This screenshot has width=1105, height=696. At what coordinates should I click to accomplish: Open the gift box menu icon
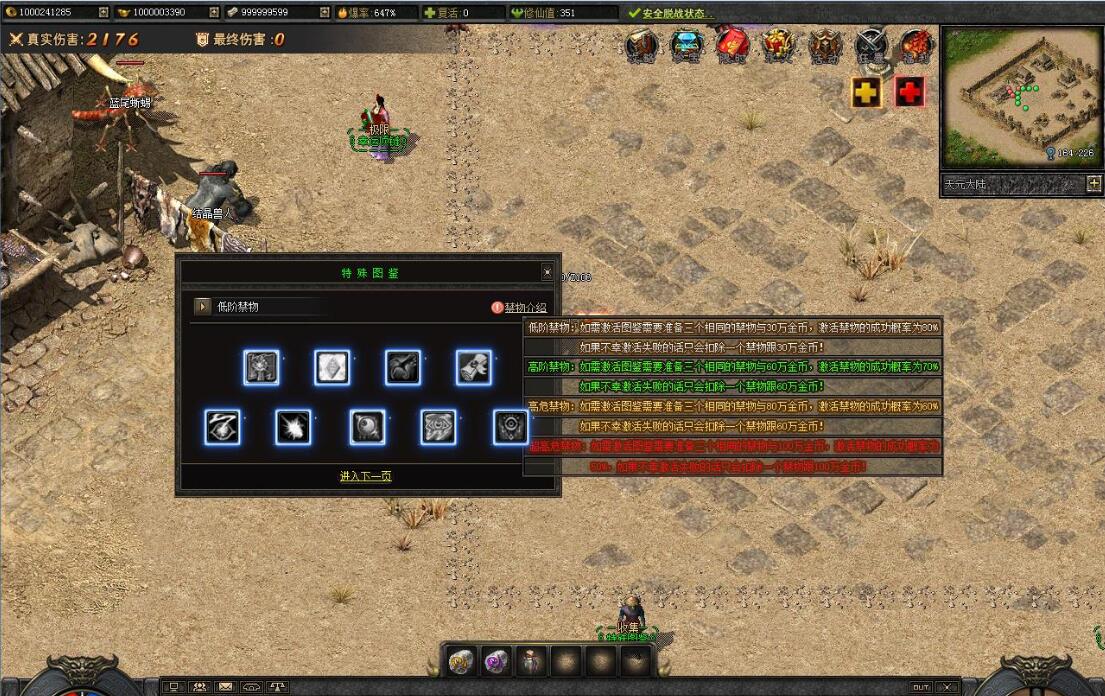778,45
